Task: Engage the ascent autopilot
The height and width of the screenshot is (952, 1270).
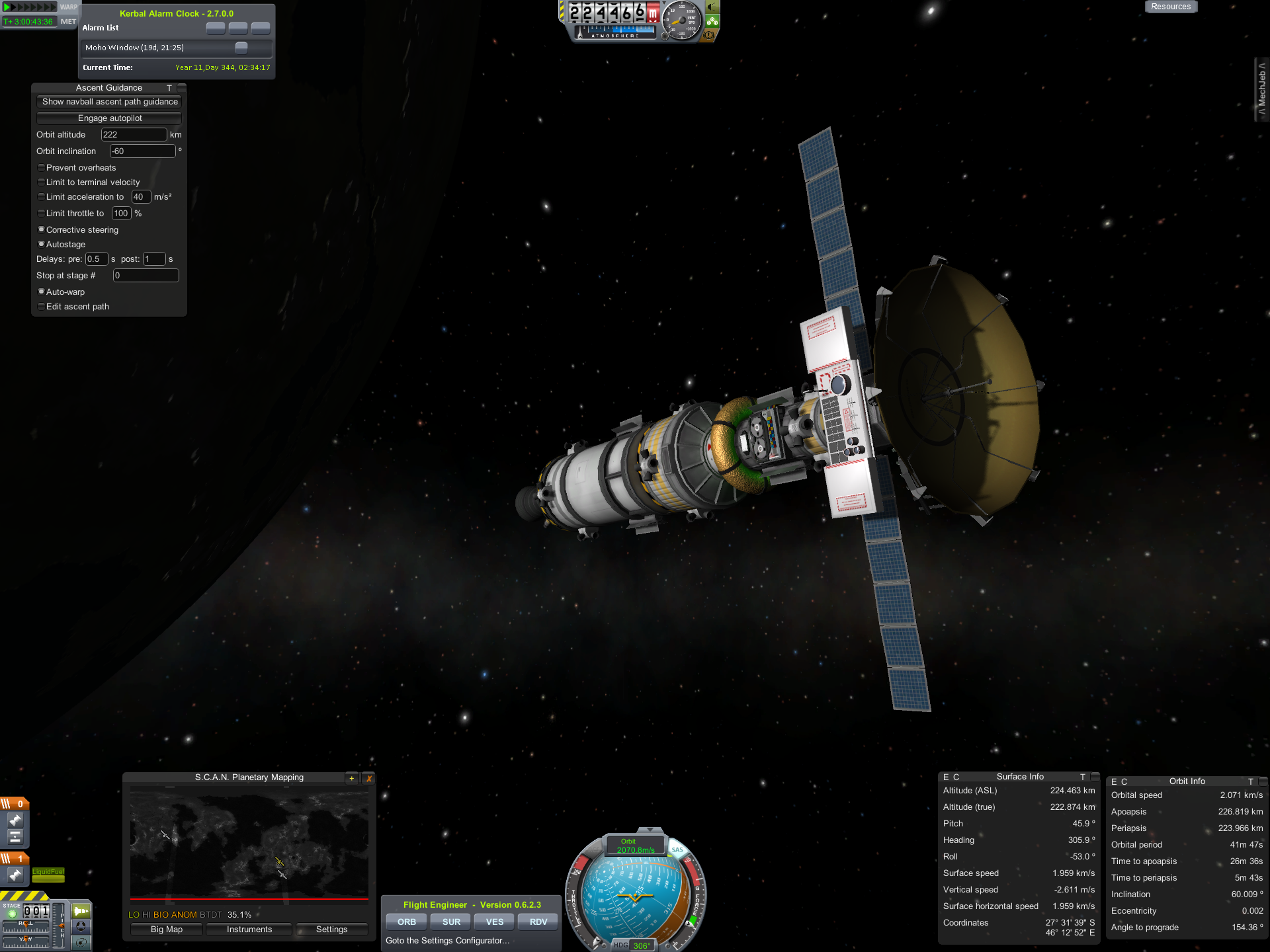Action: pos(110,118)
